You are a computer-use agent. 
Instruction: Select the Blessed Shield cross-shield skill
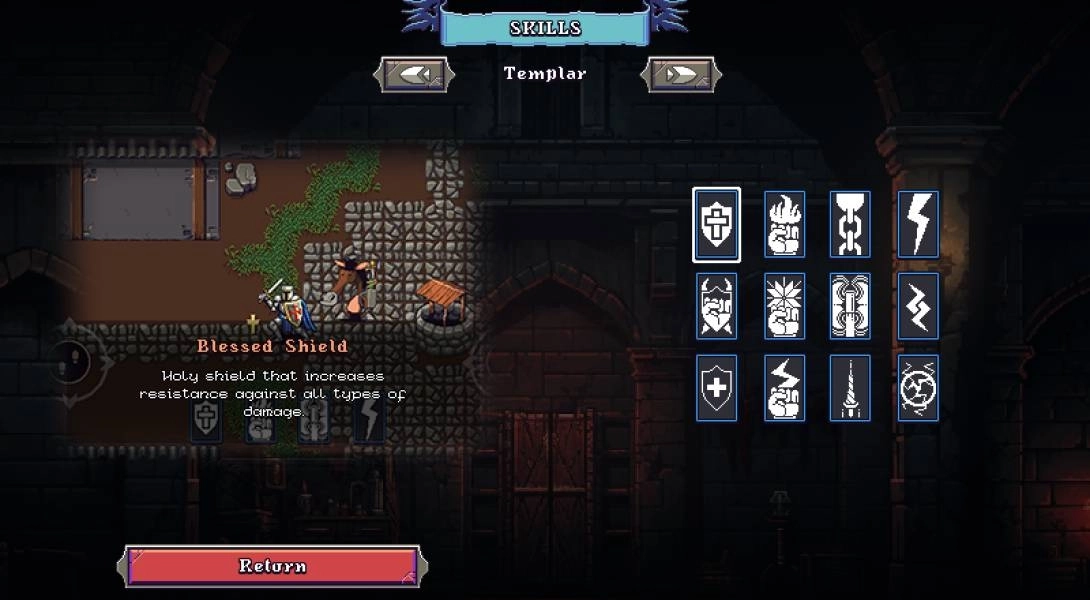(x=716, y=224)
